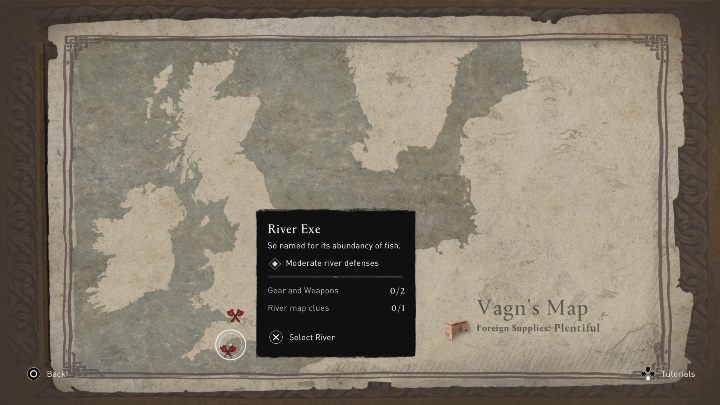Pick the uncircled crossed-axes river marker
This screenshot has width=720, height=405.
[235, 316]
